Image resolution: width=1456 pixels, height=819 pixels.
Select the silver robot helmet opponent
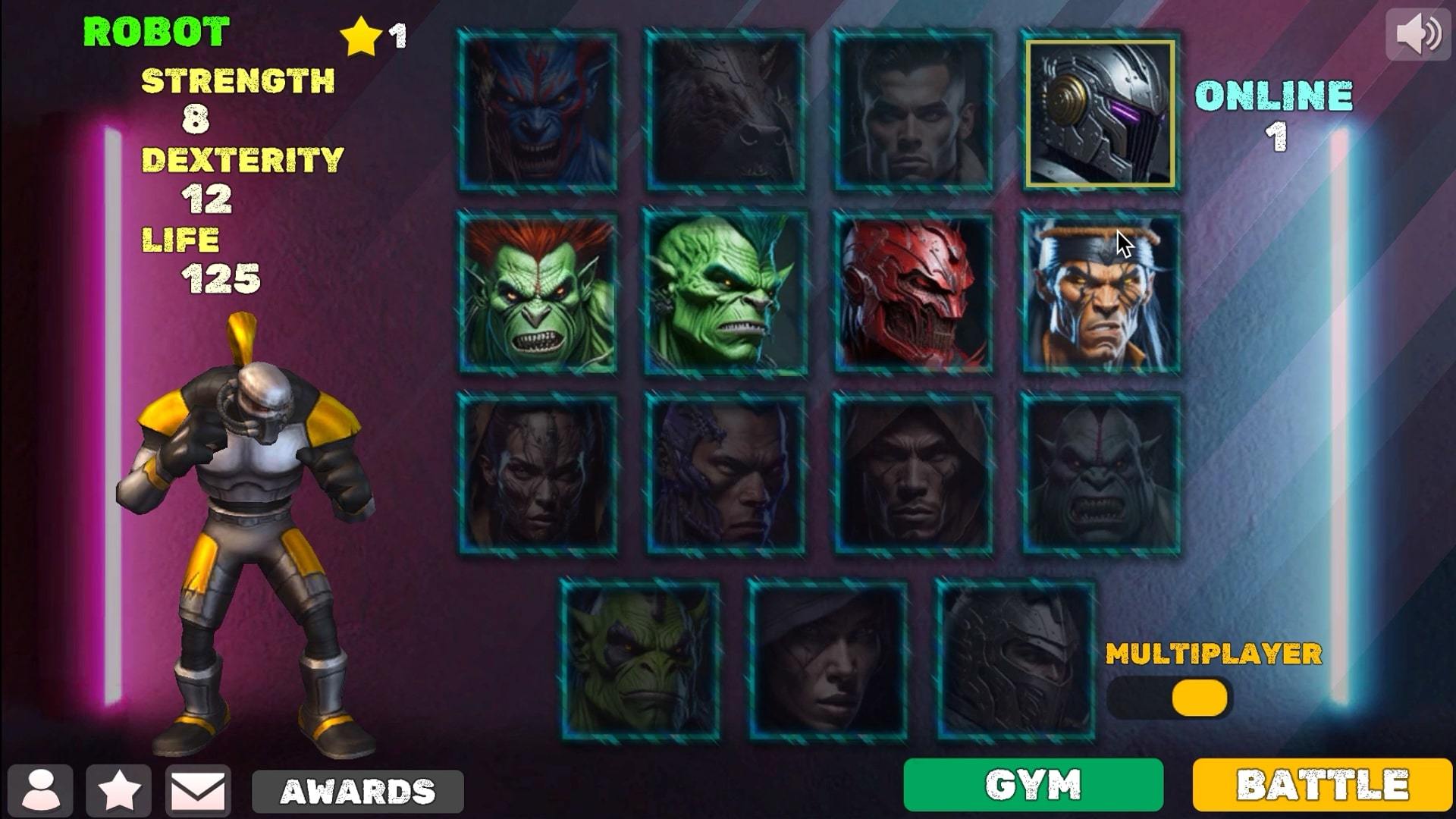1101,112
